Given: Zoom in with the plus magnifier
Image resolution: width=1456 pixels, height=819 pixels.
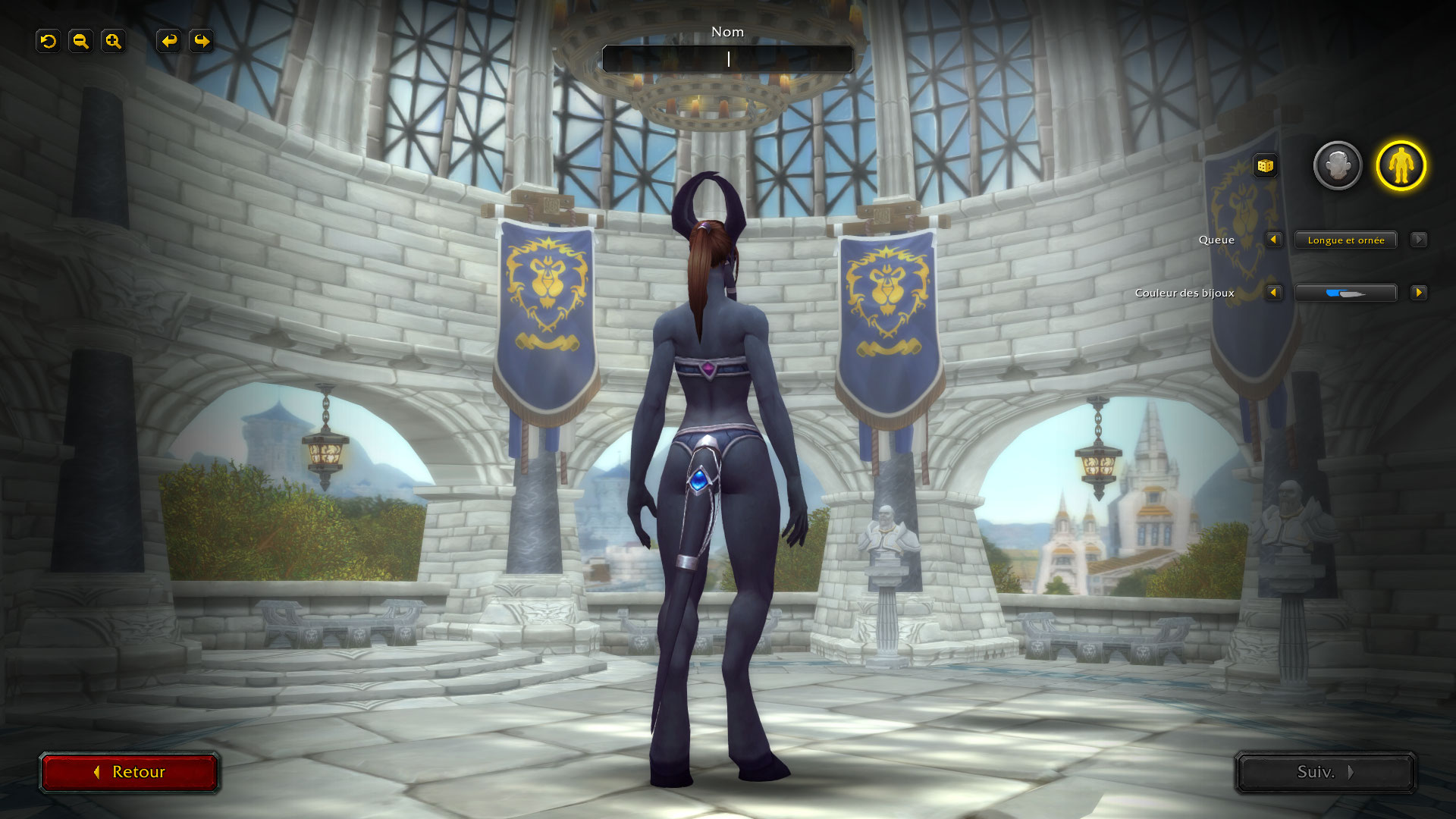Looking at the screenshot, I should pyautogui.click(x=113, y=41).
